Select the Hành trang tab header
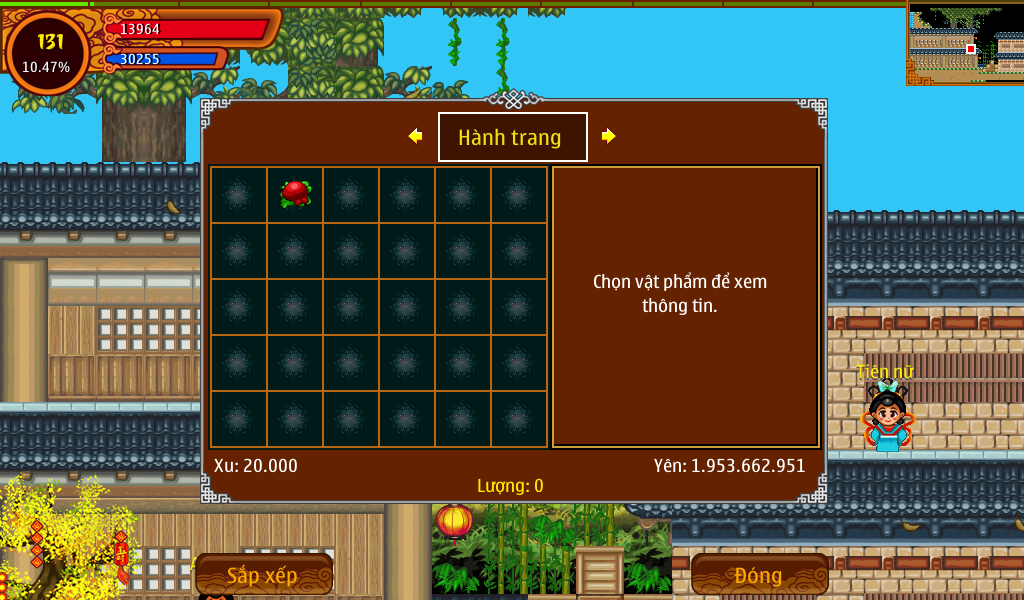 (x=512, y=137)
